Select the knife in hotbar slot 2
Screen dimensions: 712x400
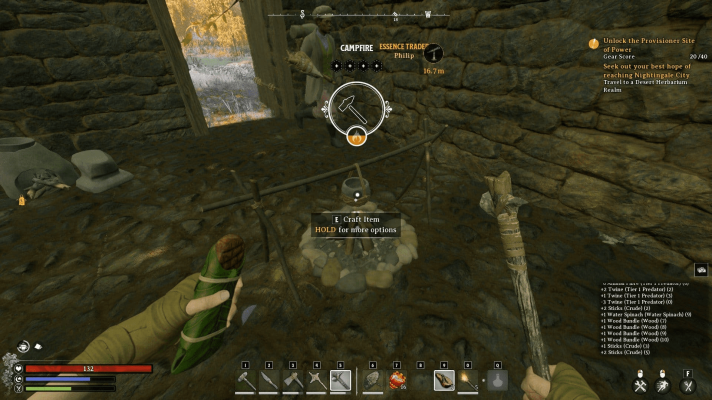(x=269, y=380)
